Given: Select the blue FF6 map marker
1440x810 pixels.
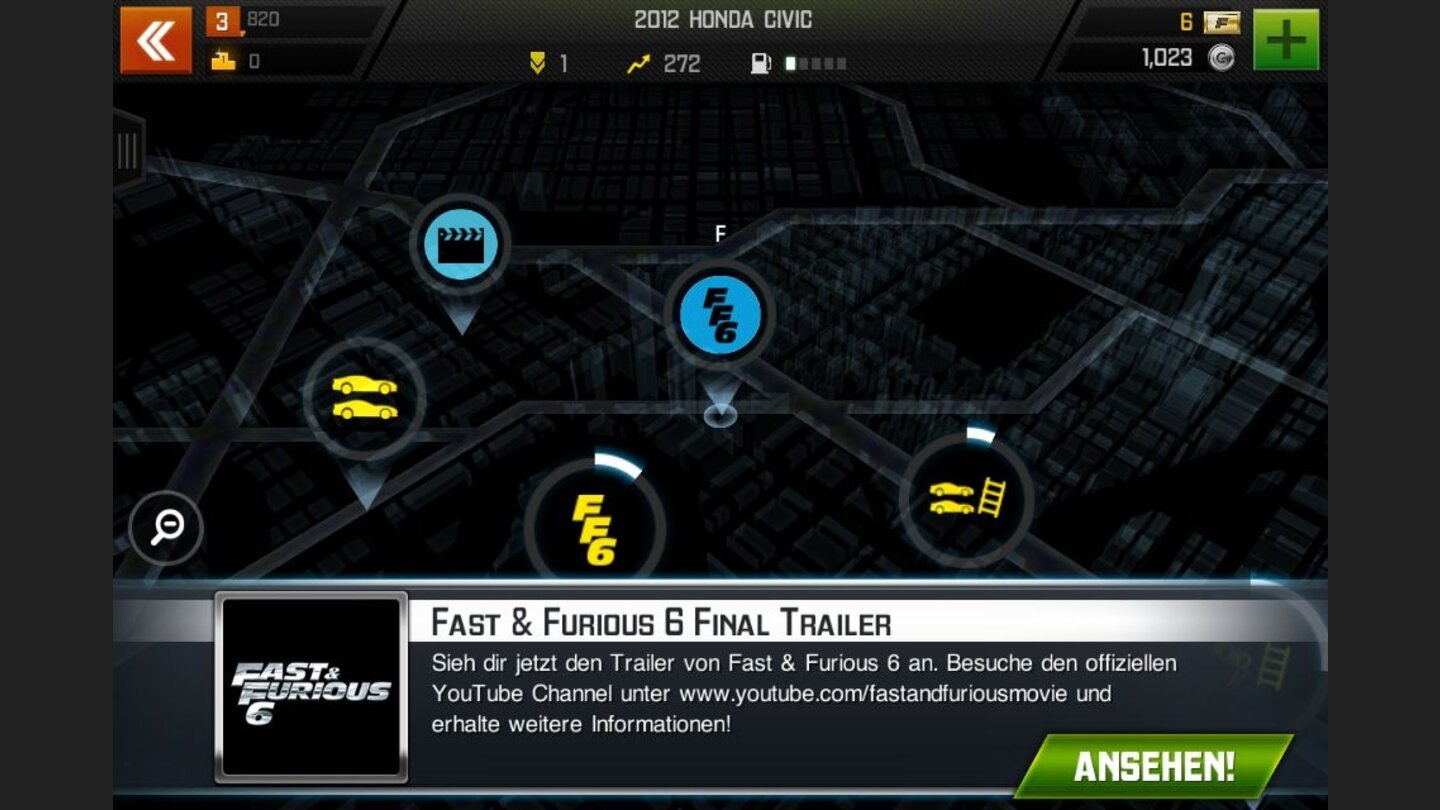Looking at the screenshot, I should point(718,313).
